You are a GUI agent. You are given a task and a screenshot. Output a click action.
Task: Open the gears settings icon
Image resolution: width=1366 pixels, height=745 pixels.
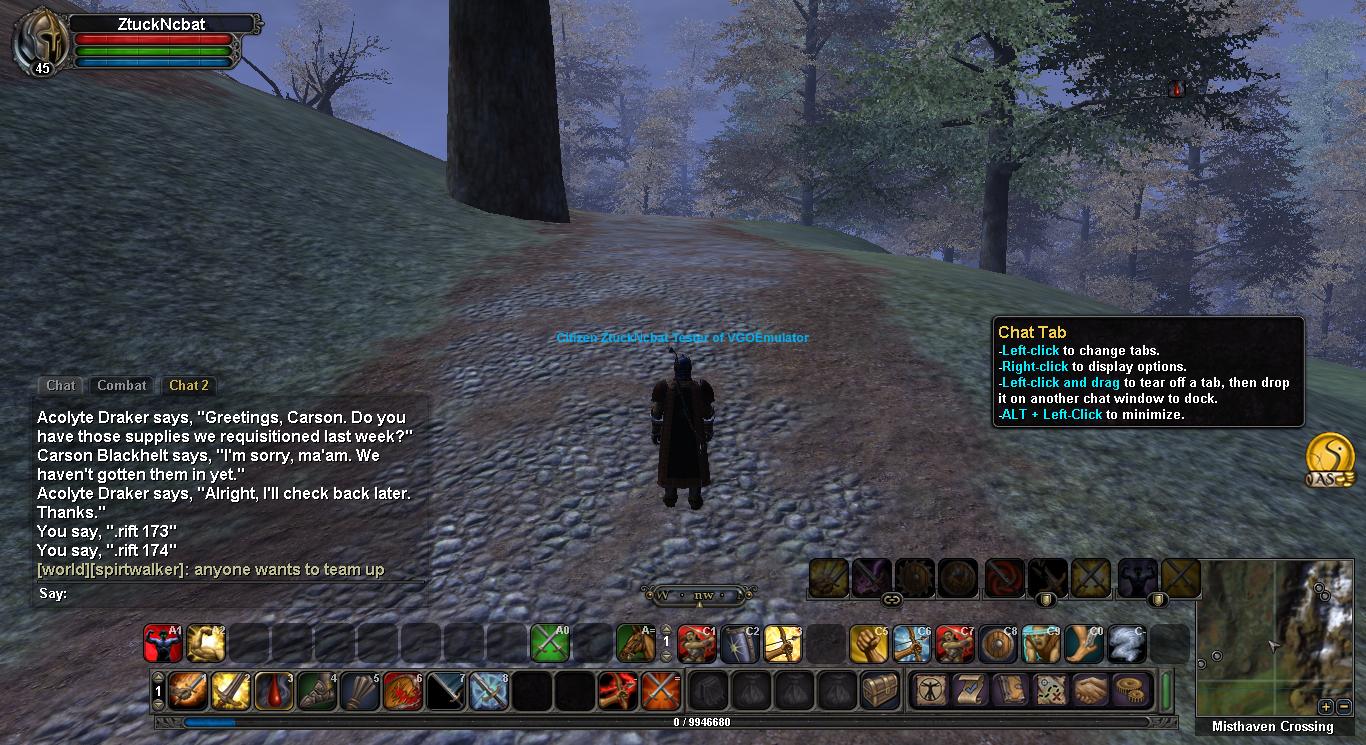(1132, 690)
